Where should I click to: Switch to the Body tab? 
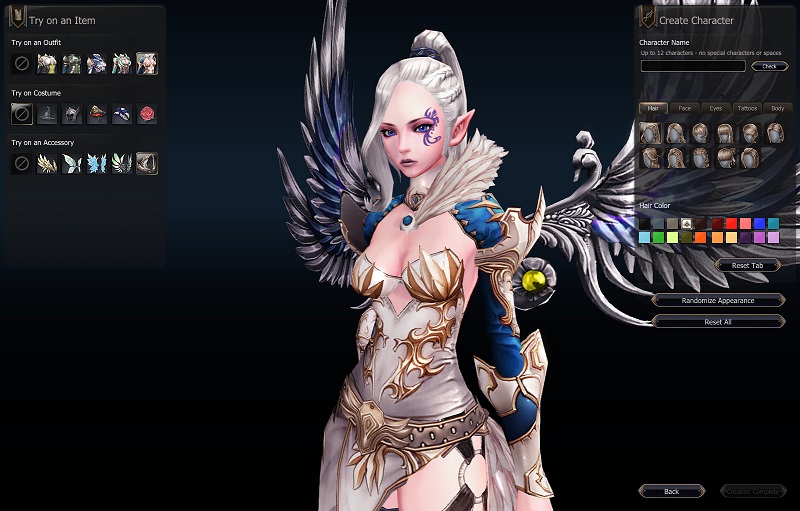tap(777, 108)
